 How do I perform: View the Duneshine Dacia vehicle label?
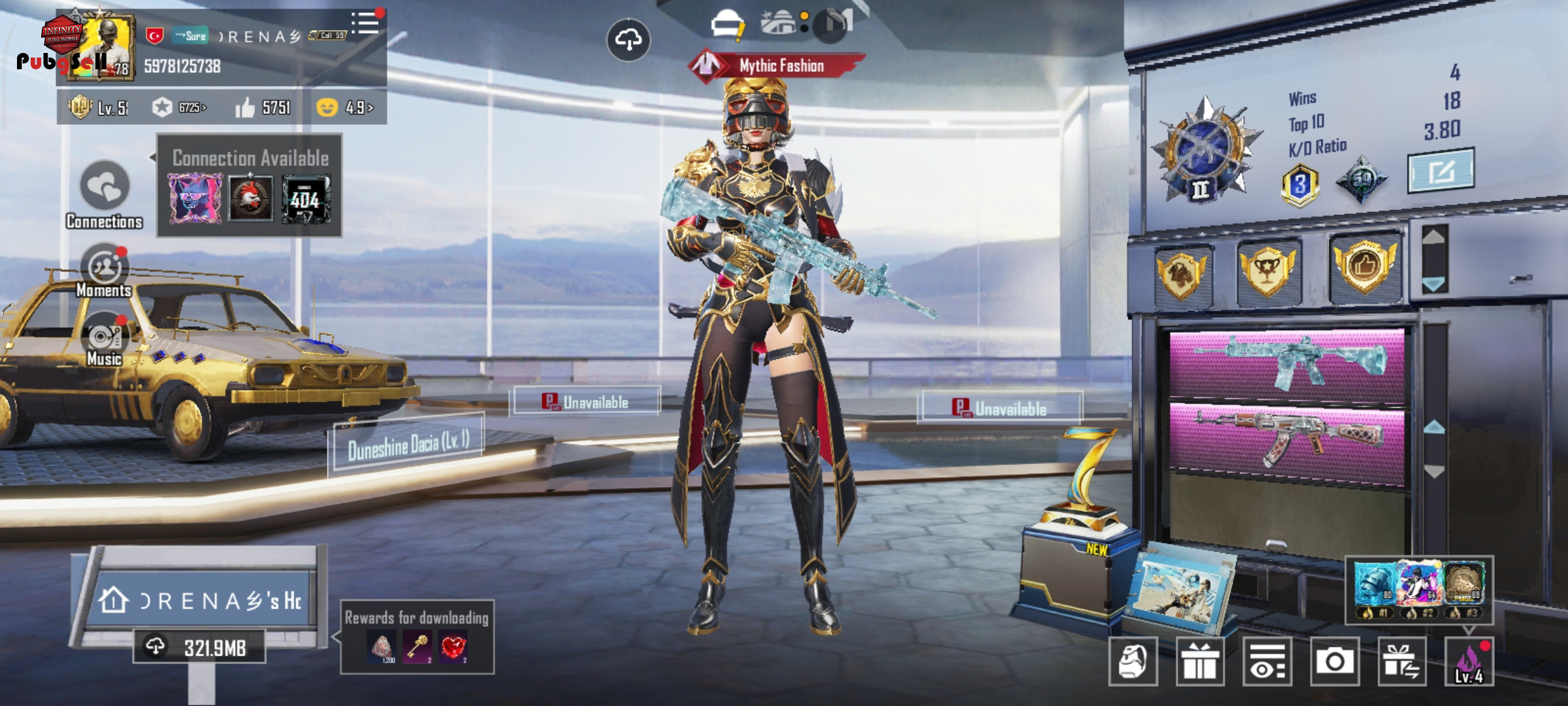point(408,443)
